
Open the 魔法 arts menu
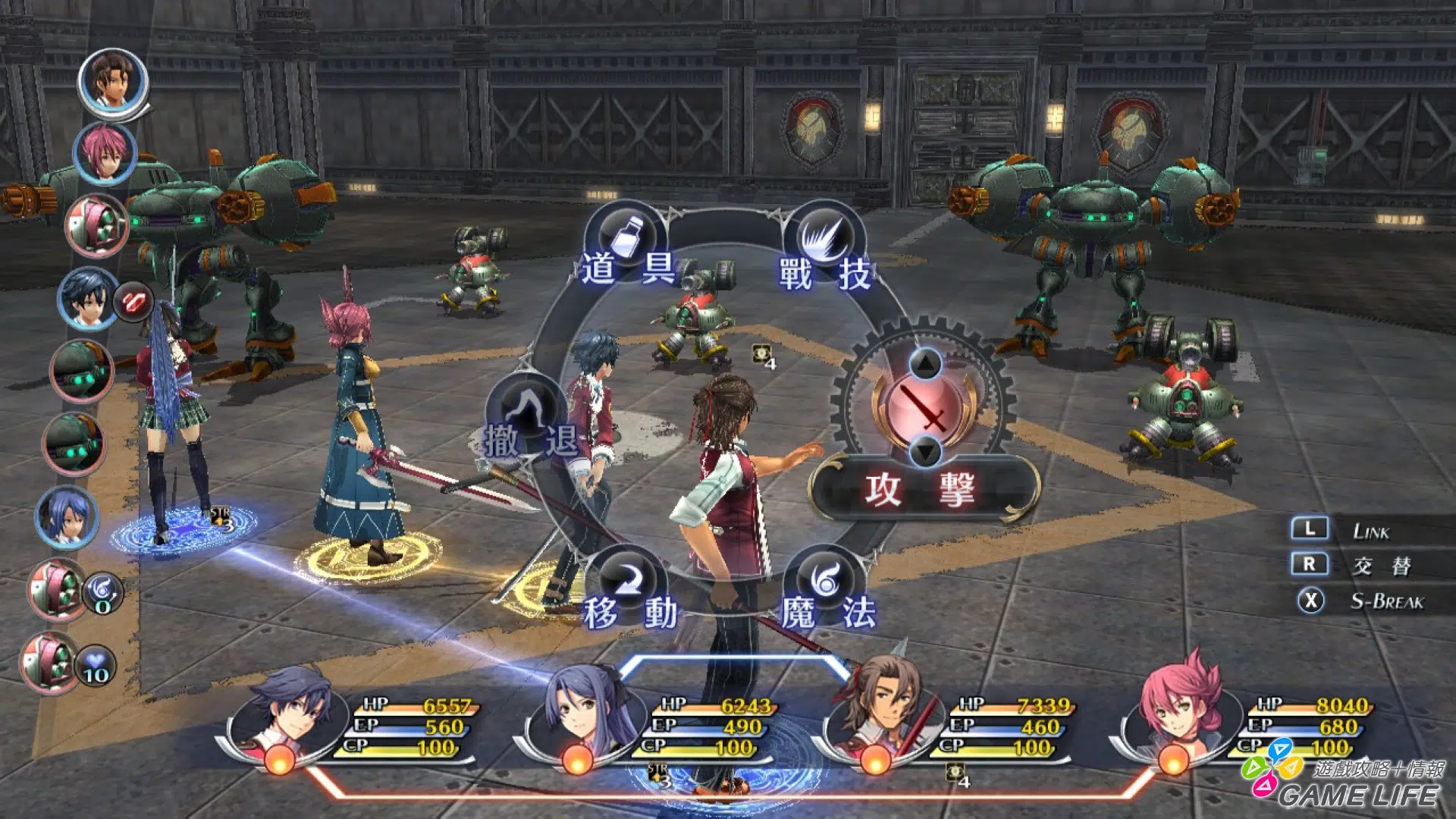pyautogui.click(x=827, y=590)
